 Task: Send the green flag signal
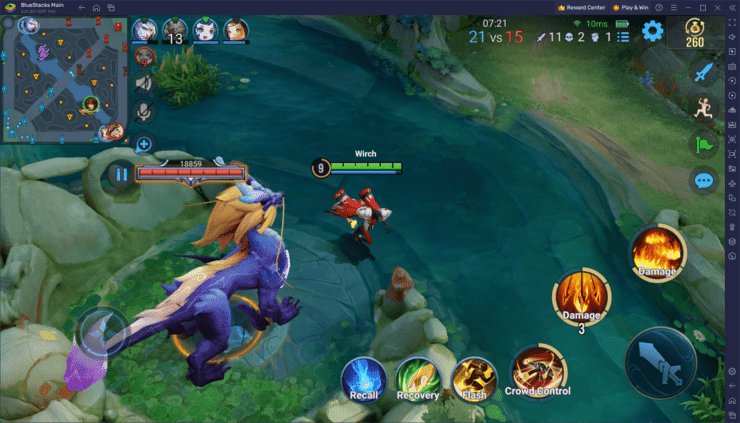[x=704, y=145]
